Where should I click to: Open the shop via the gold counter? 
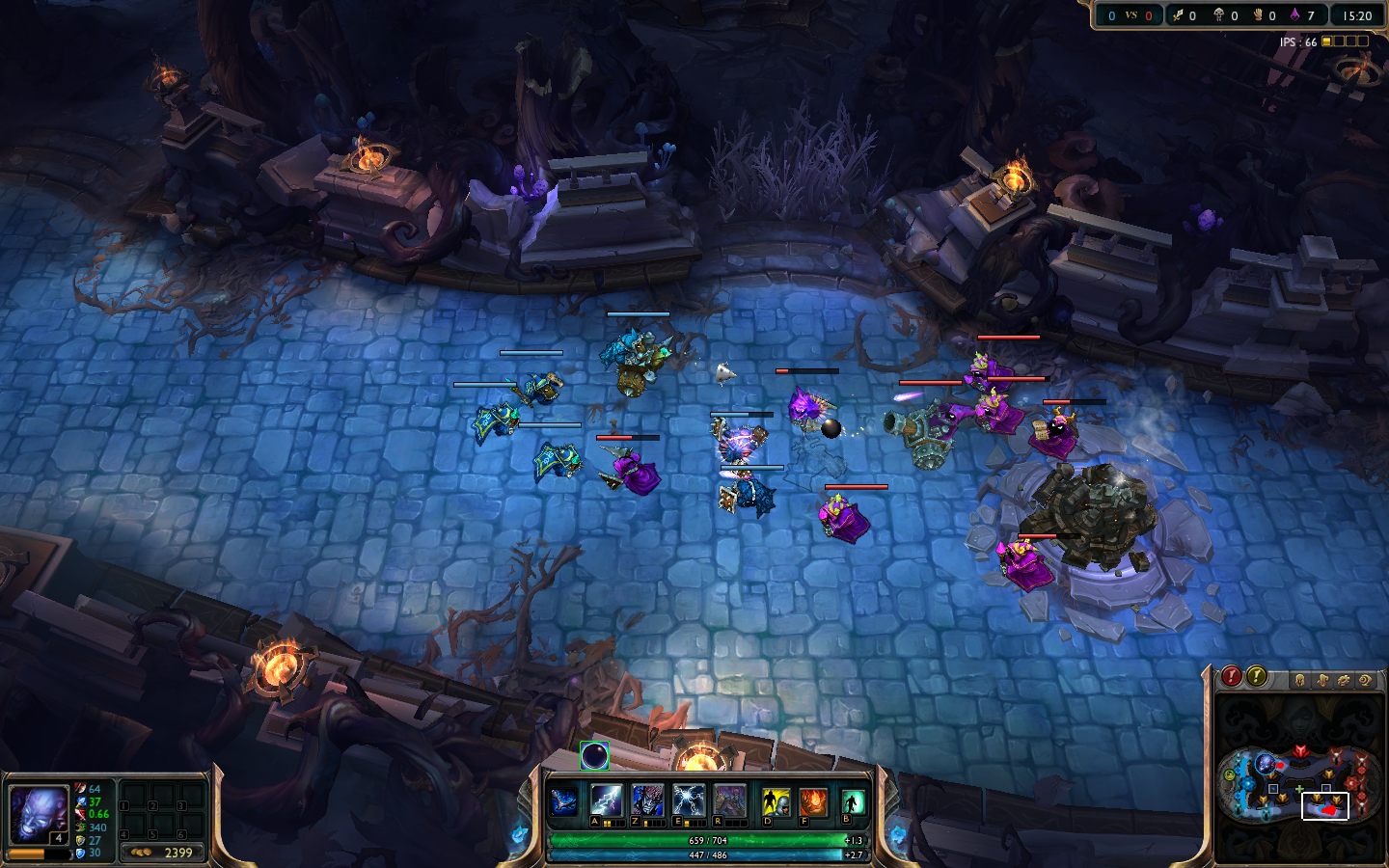click(163, 853)
